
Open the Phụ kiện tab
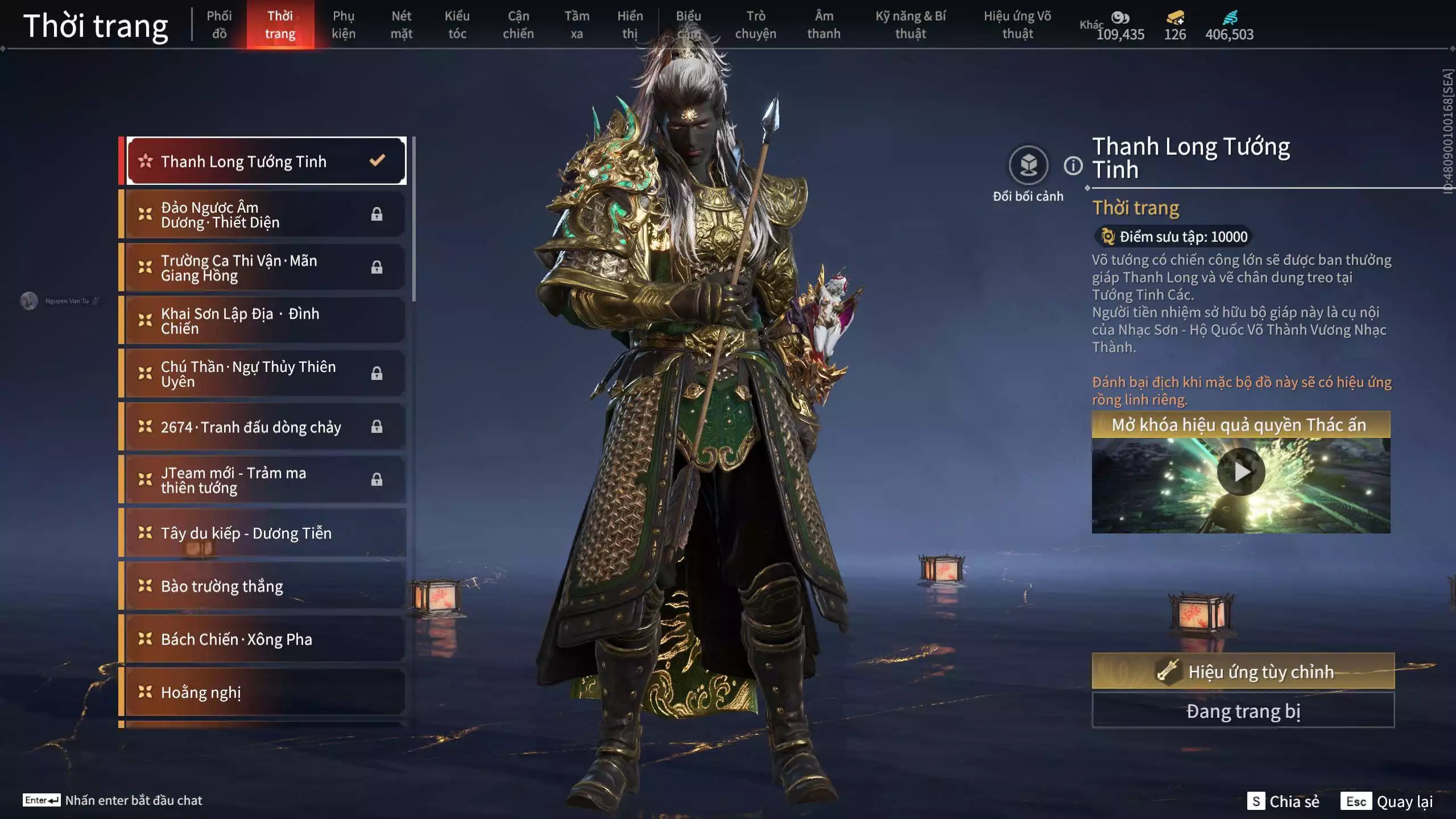click(344, 24)
